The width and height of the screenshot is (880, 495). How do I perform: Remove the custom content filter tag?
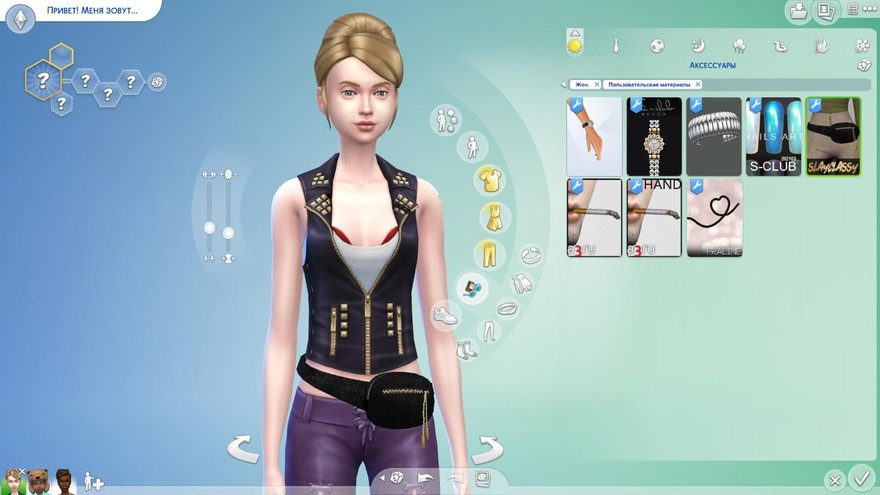tap(698, 85)
